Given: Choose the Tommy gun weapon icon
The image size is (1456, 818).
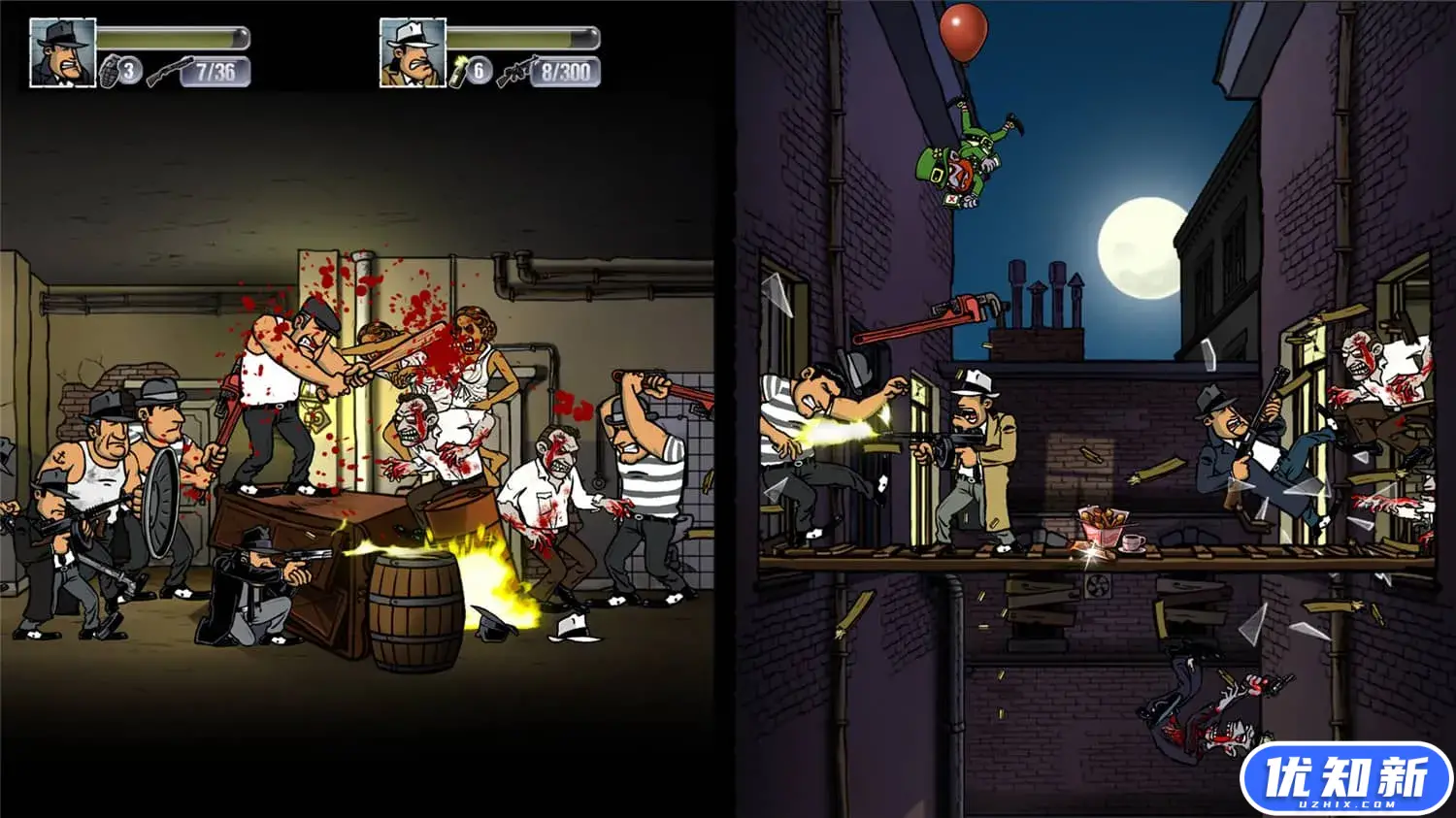Looking at the screenshot, I should 515,73.
